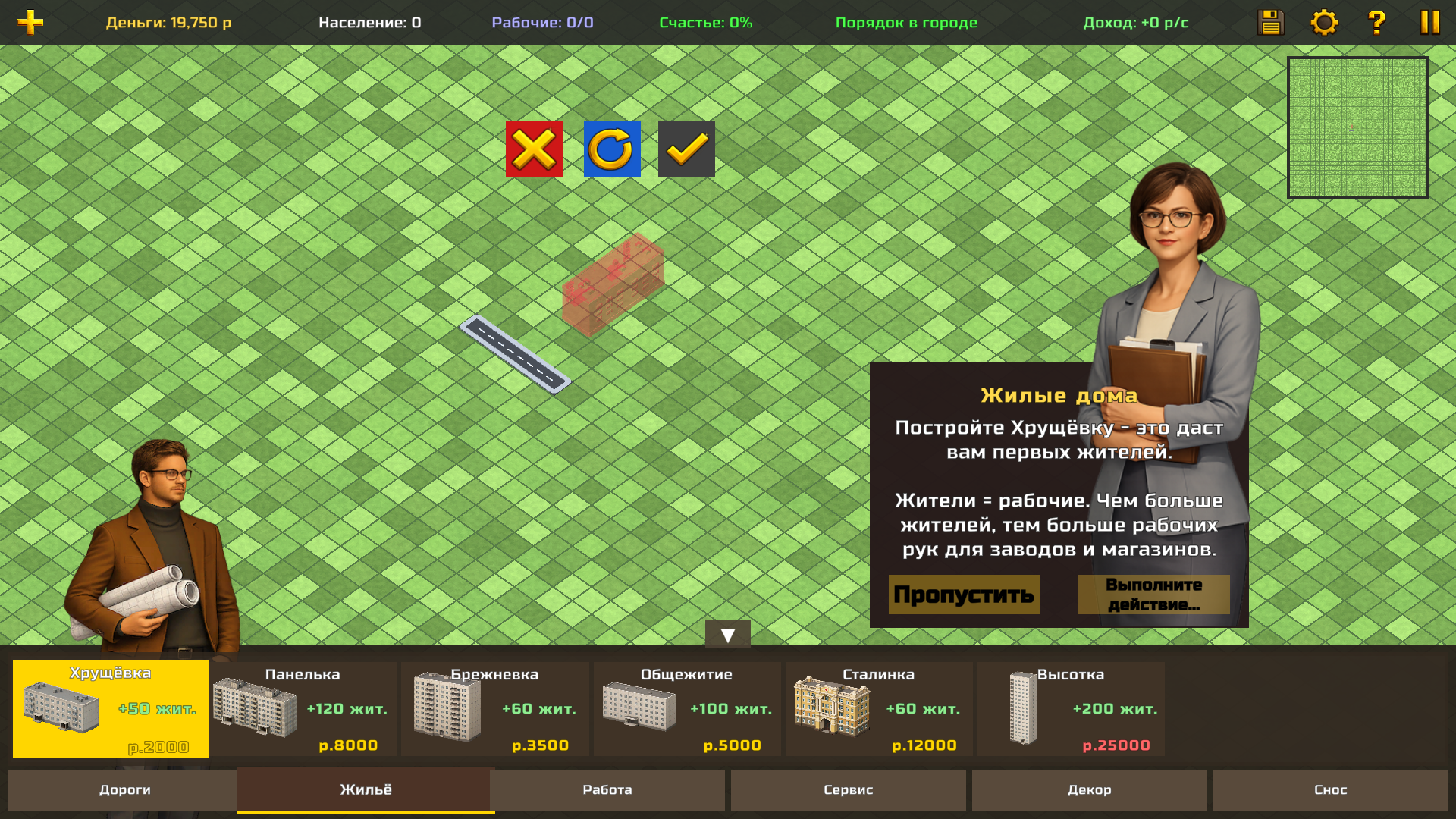This screenshot has height=819, width=1456.
Task: Click the minimap in the top-right corner
Action: pos(1358,127)
